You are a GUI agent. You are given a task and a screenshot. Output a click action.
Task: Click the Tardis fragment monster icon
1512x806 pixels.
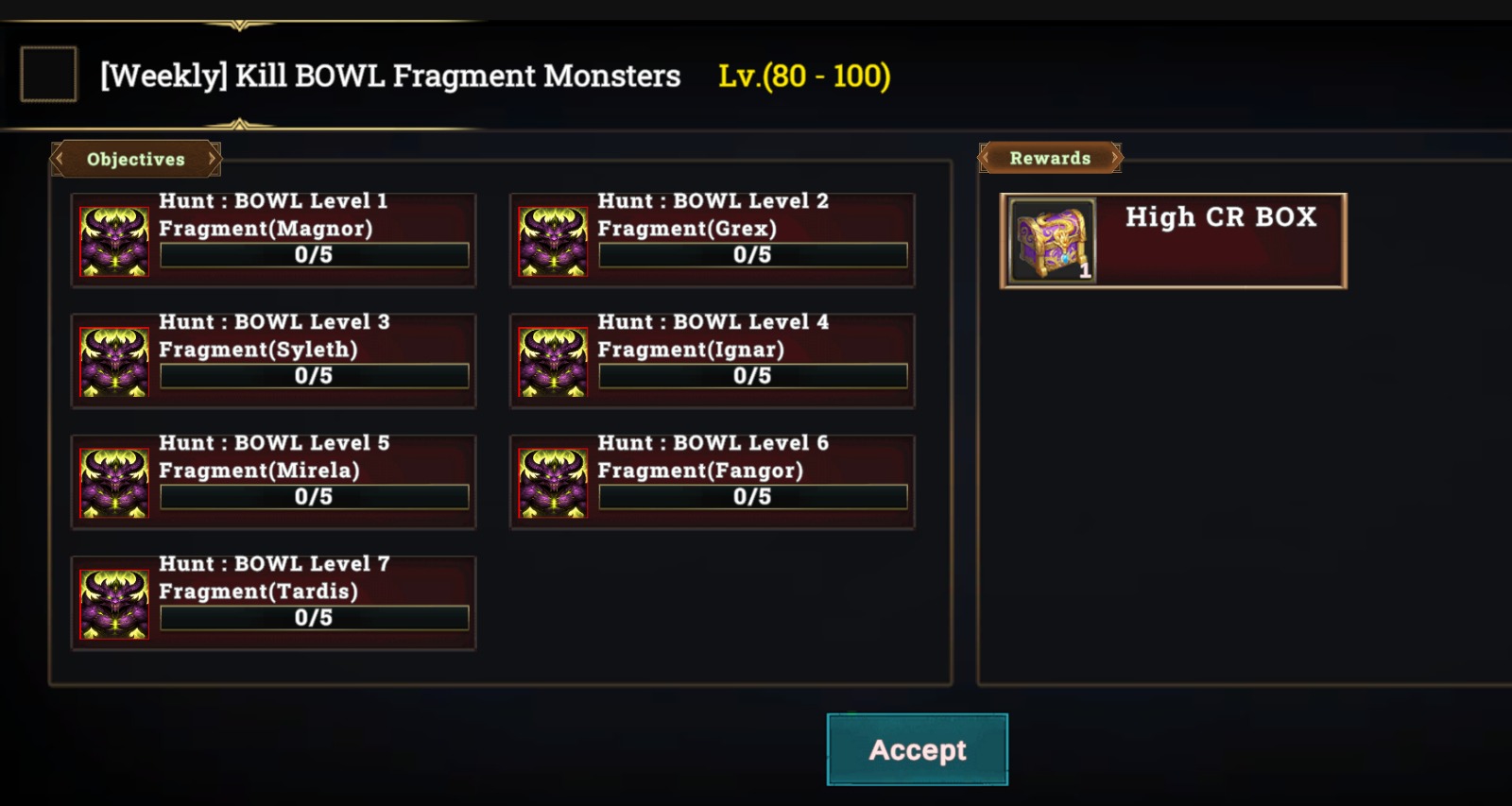point(112,604)
